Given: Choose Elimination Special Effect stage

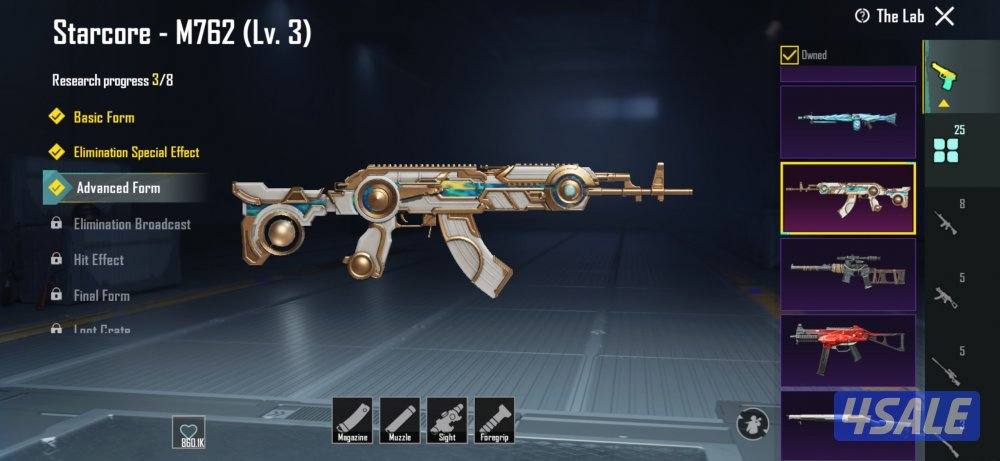Looking at the screenshot, I should [135, 152].
